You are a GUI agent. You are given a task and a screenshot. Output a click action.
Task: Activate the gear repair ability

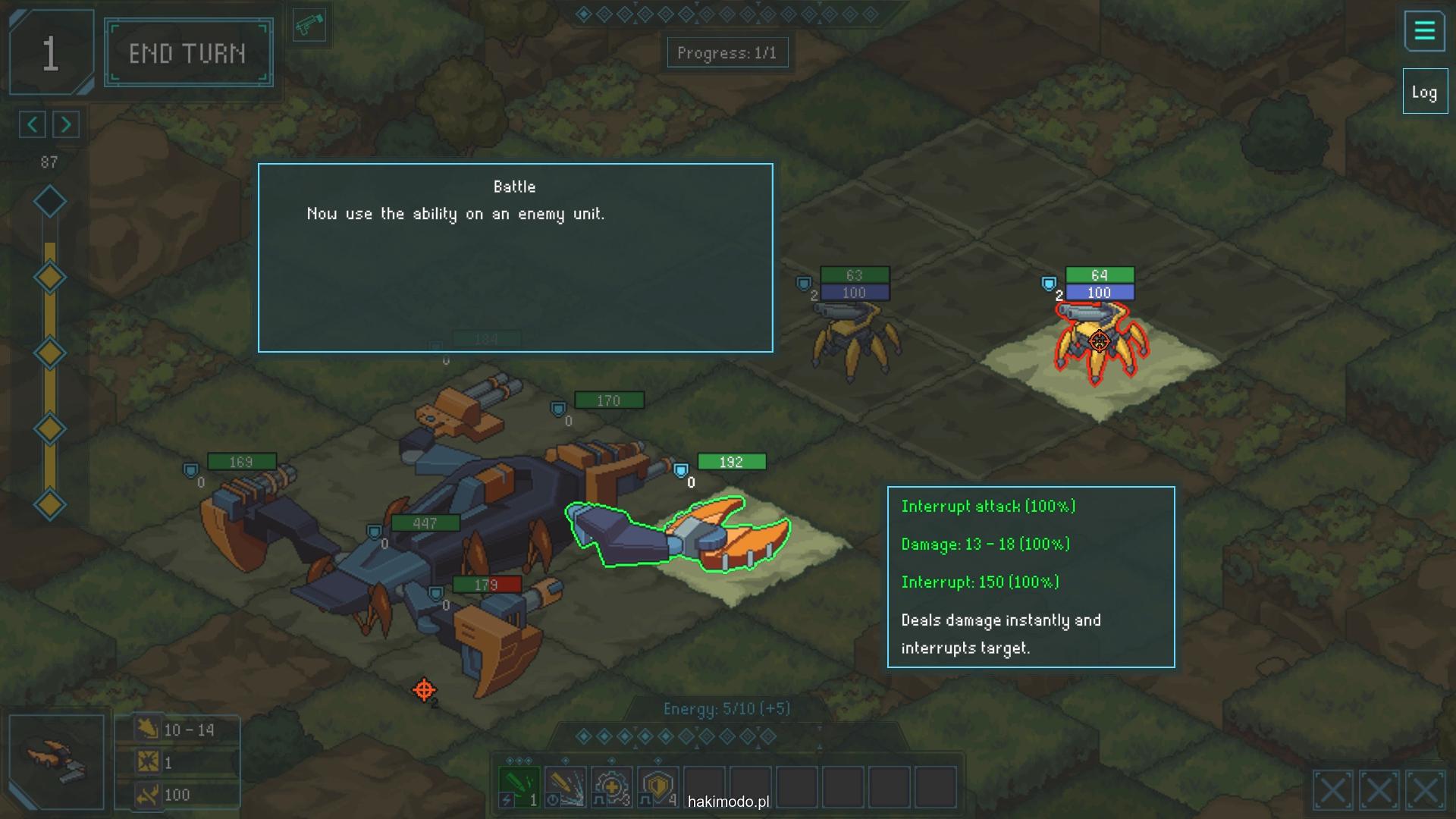click(x=611, y=787)
